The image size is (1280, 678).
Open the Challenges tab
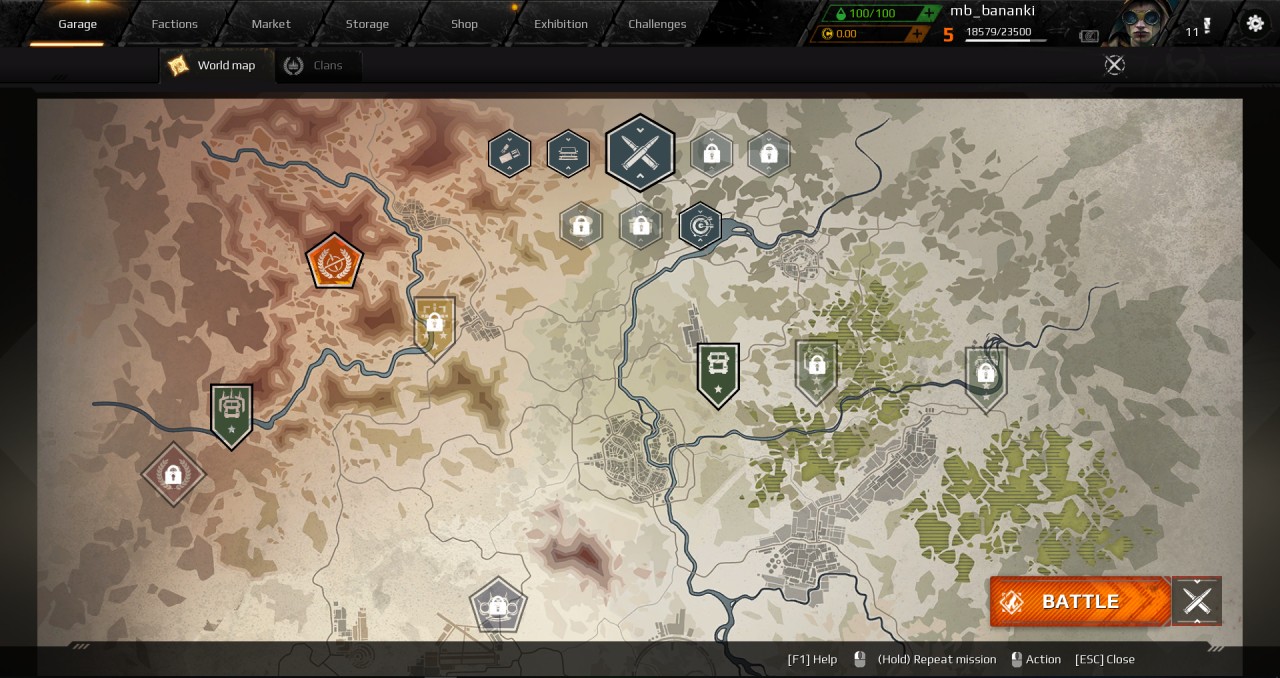657,24
